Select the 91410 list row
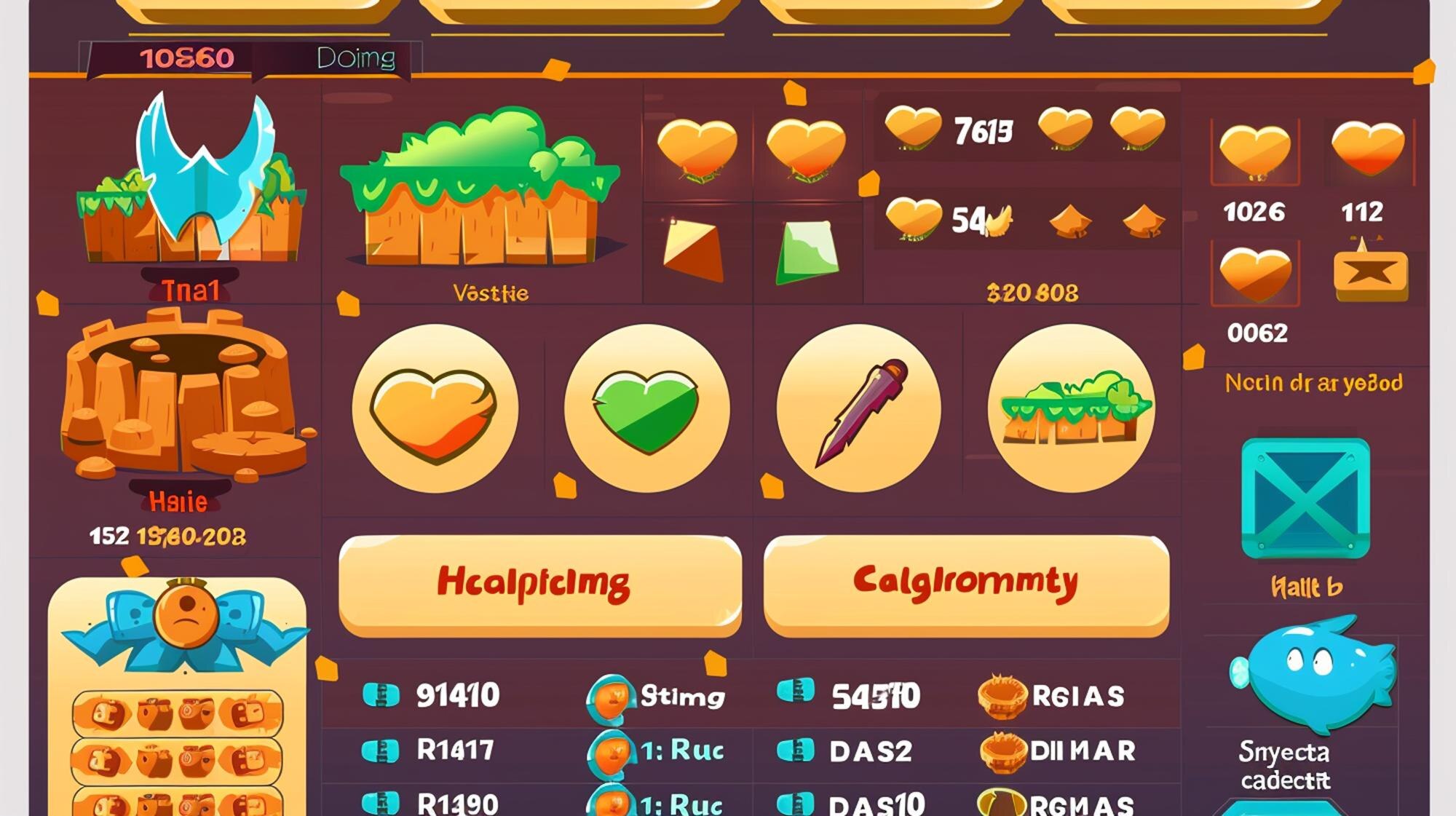The width and height of the screenshot is (1456, 816). [x=457, y=696]
